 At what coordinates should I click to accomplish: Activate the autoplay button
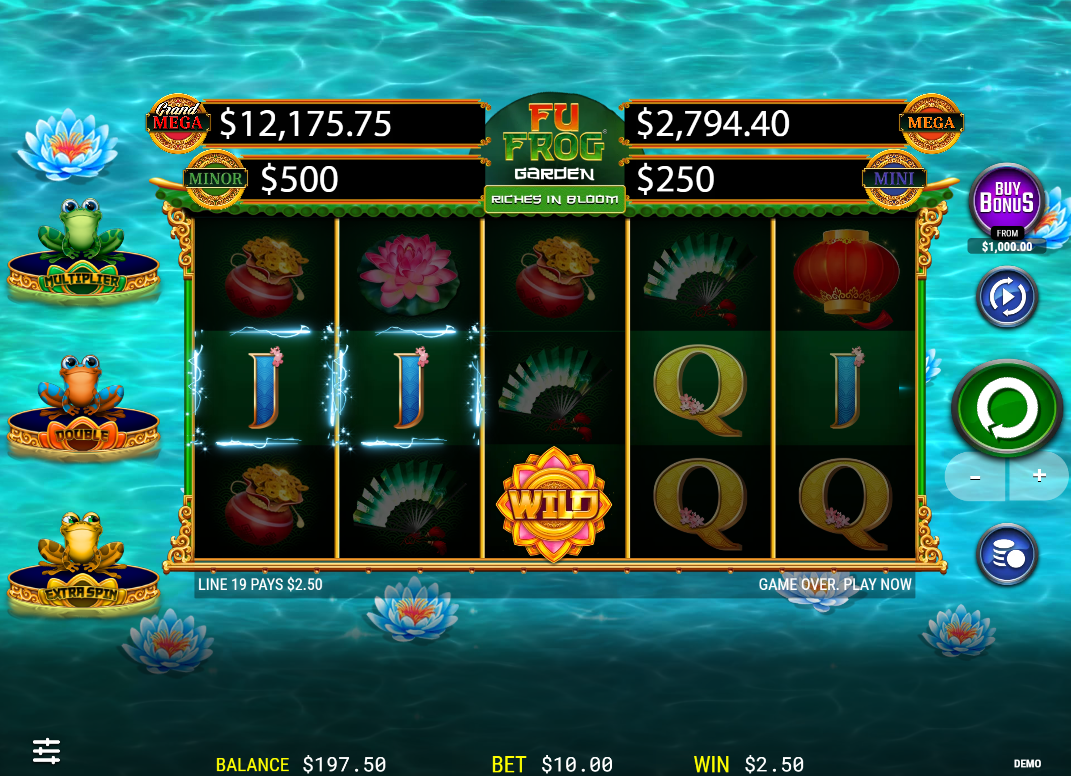1006,297
